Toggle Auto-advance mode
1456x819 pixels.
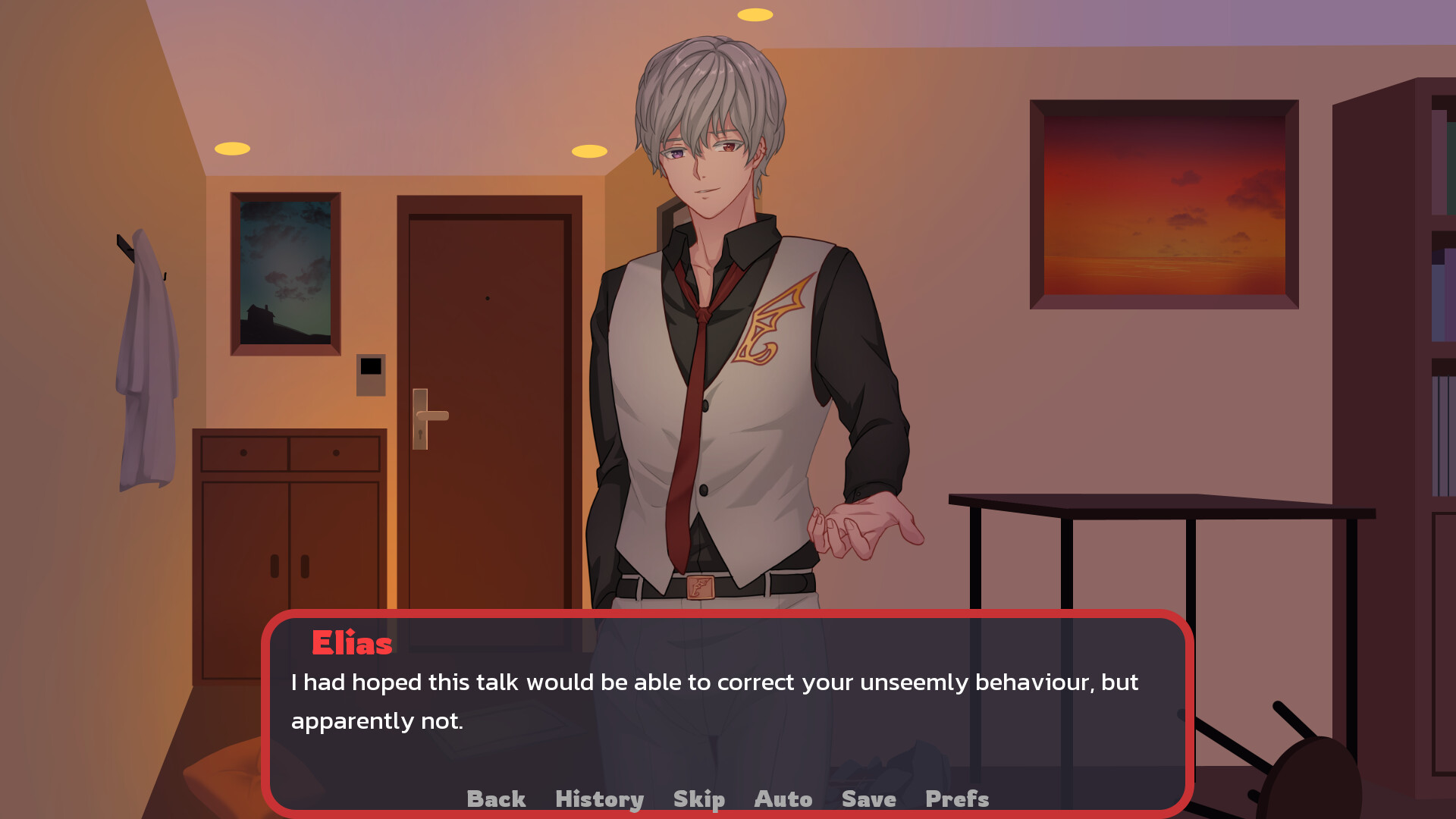point(783,799)
